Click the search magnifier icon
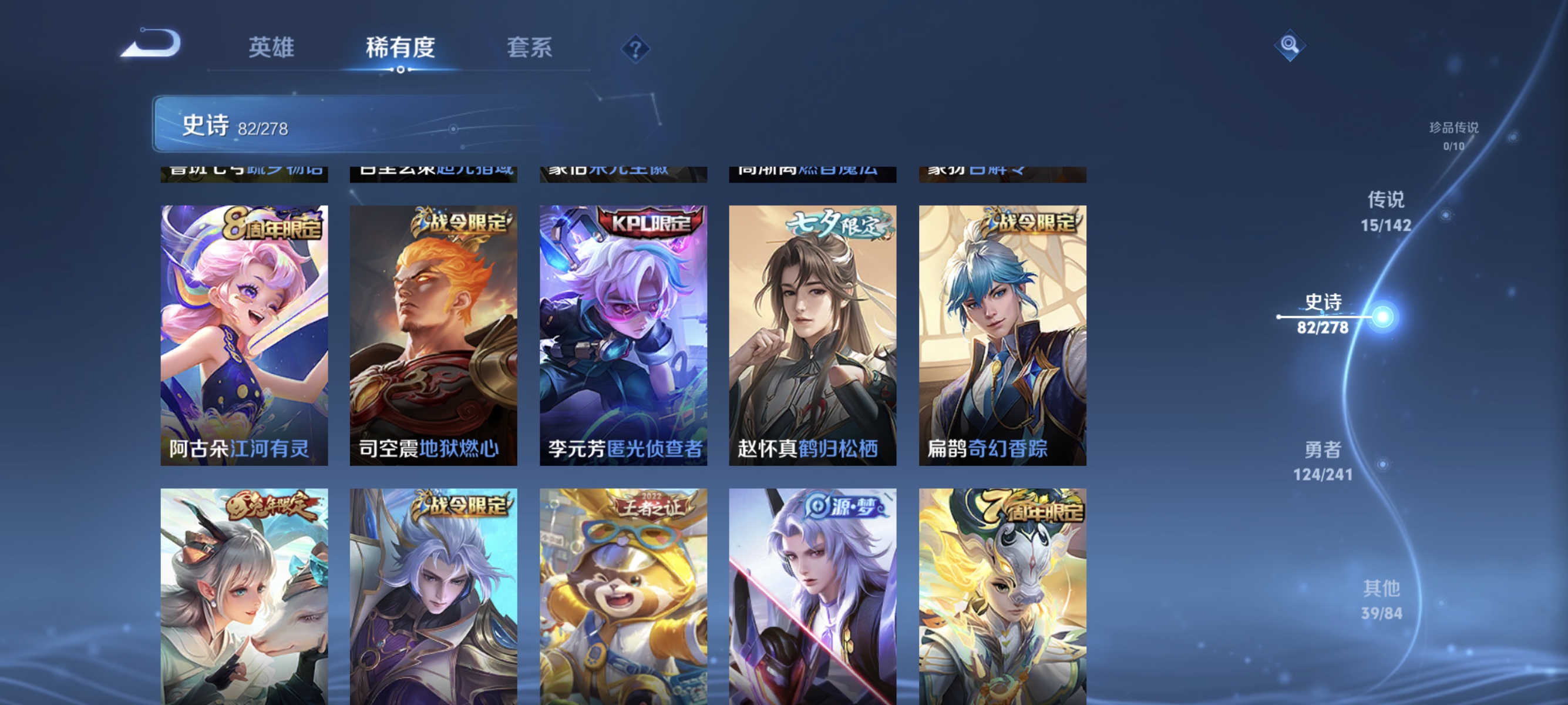 [1290, 44]
